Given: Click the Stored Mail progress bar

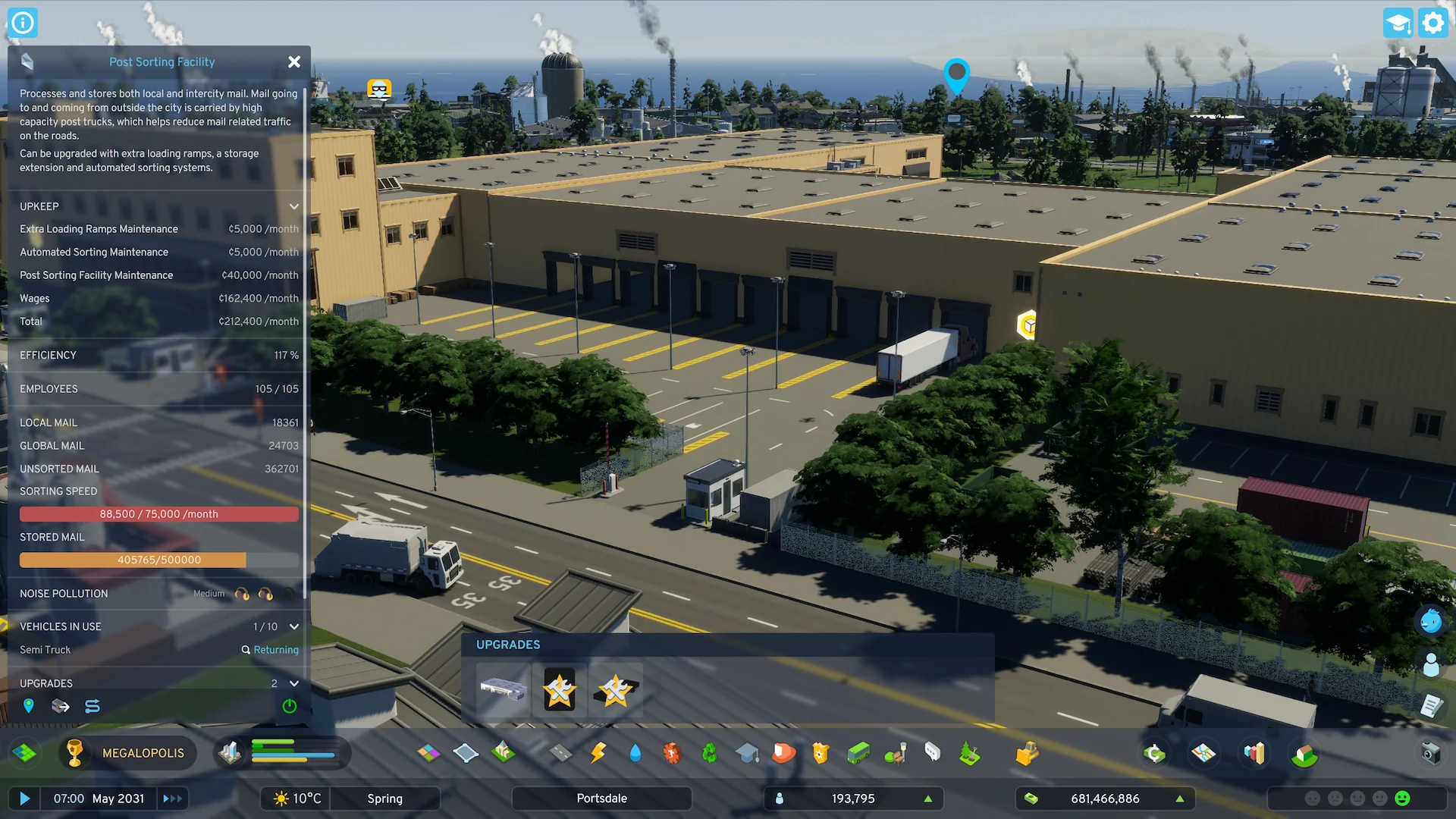Looking at the screenshot, I should 158,560.
